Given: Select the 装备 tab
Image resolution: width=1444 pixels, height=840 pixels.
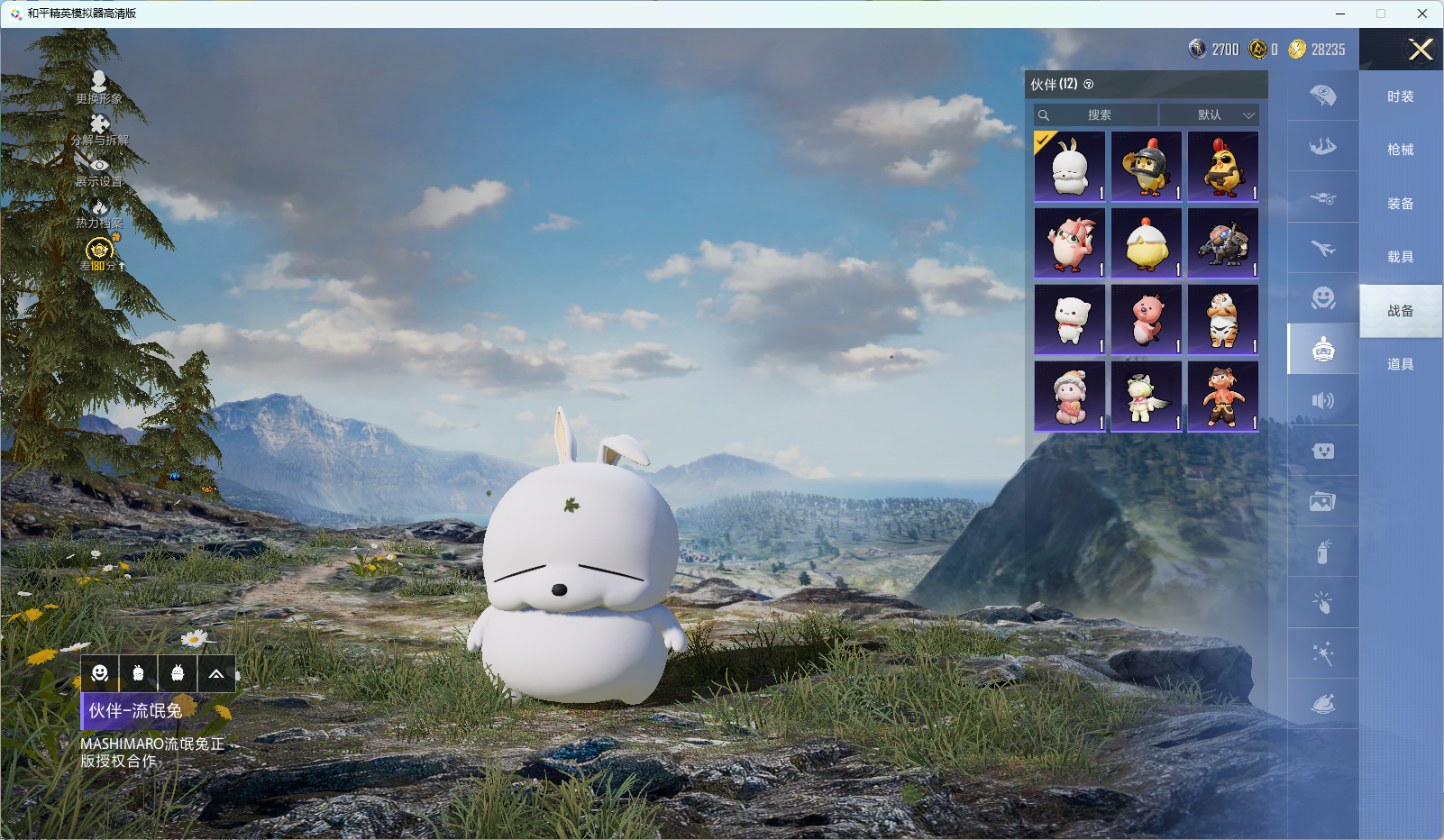Looking at the screenshot, I should [x=1400, y=204].
